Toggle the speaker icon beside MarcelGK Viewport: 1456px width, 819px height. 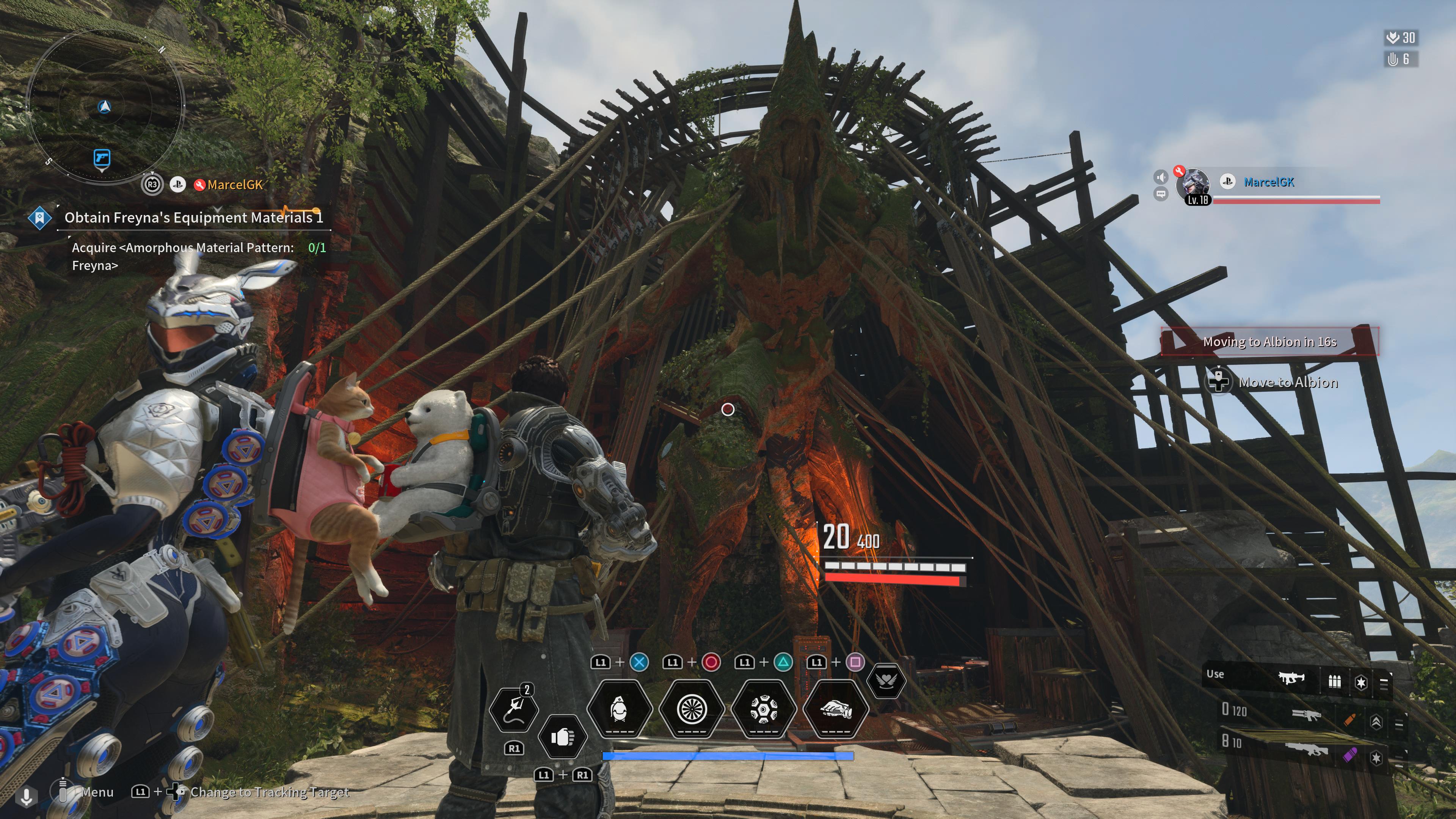pyautogui.click(x=1161, y=177)
